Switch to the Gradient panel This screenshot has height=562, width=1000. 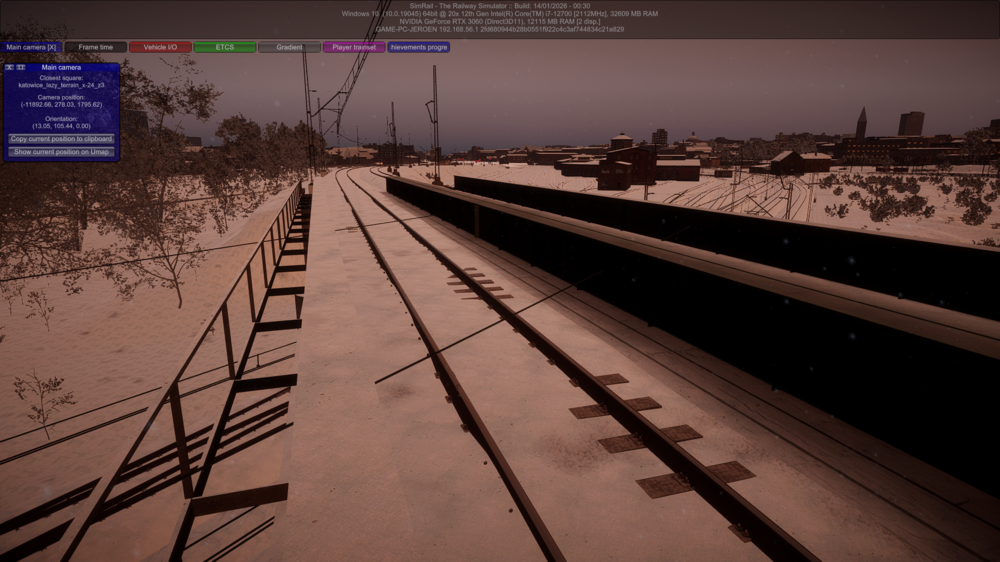click(289, 47)
